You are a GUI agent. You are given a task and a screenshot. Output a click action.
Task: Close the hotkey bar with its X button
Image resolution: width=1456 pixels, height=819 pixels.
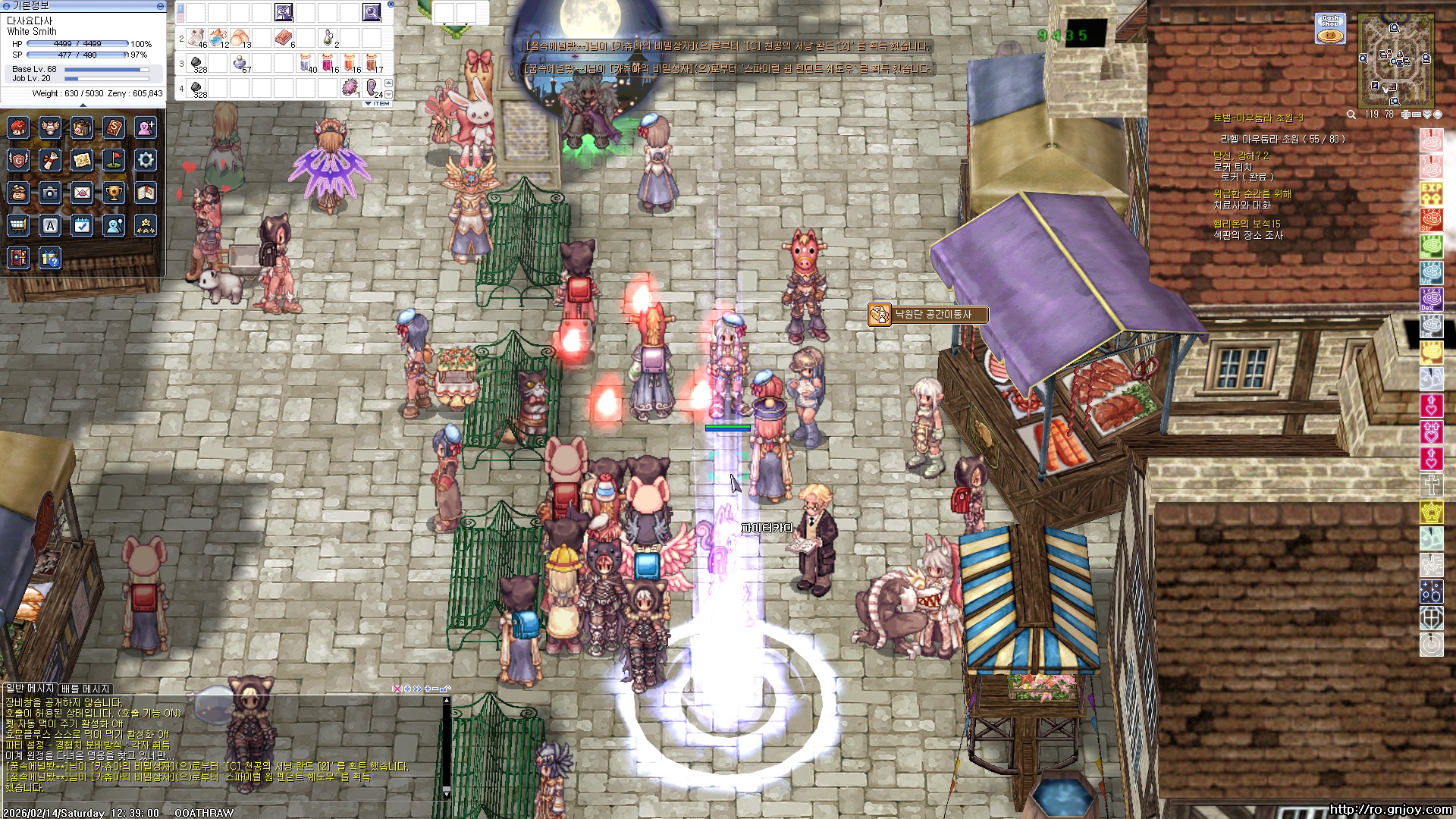point(391,4)
